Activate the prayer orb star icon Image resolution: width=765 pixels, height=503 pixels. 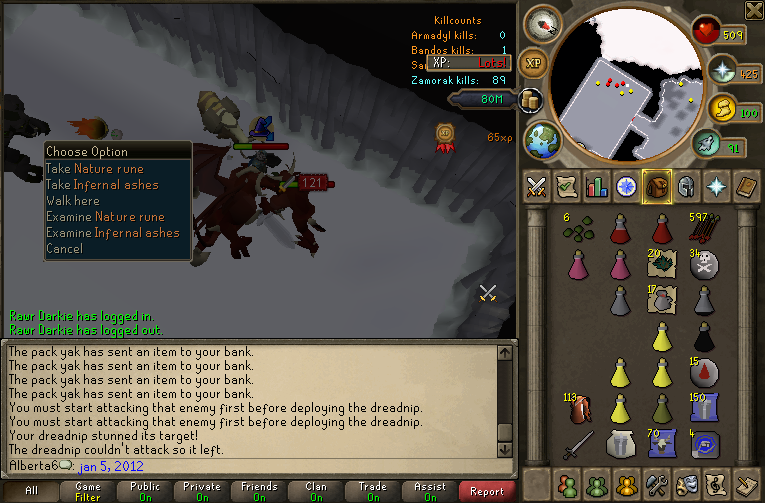click(723, 69)
